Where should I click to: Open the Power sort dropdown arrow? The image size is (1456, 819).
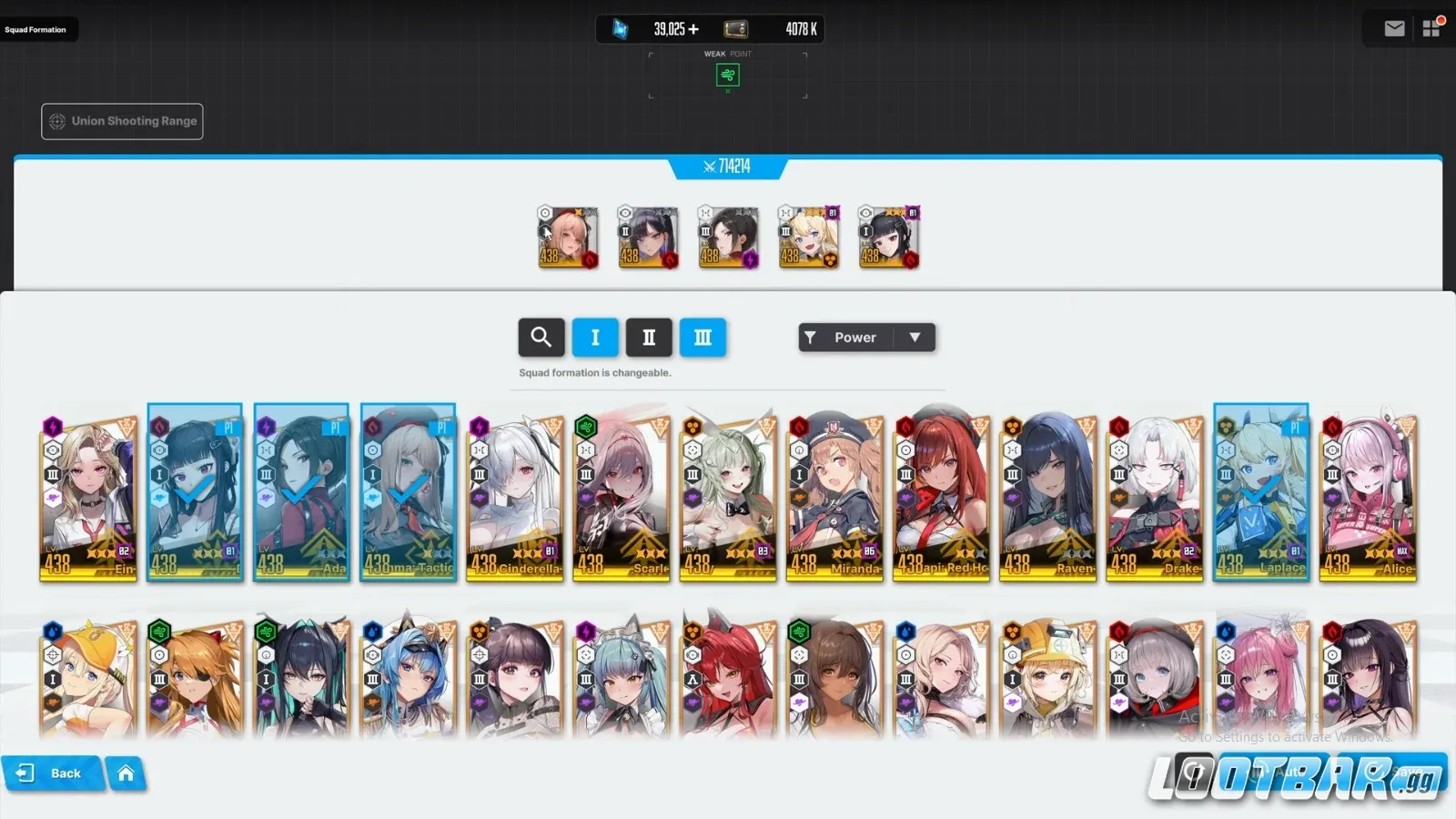click(915, 337)
